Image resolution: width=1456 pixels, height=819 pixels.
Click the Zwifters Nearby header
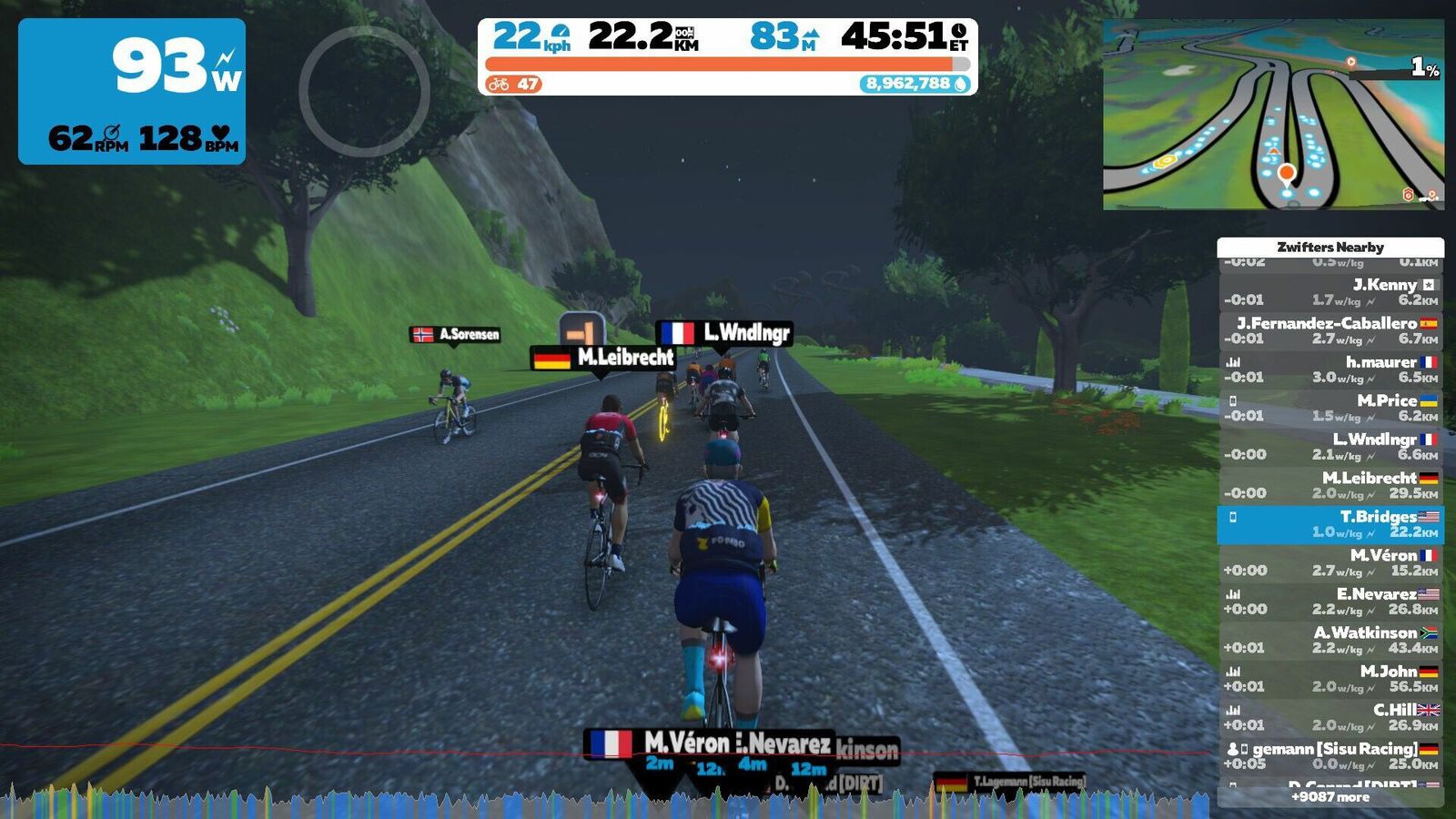tap(1330, 247)
